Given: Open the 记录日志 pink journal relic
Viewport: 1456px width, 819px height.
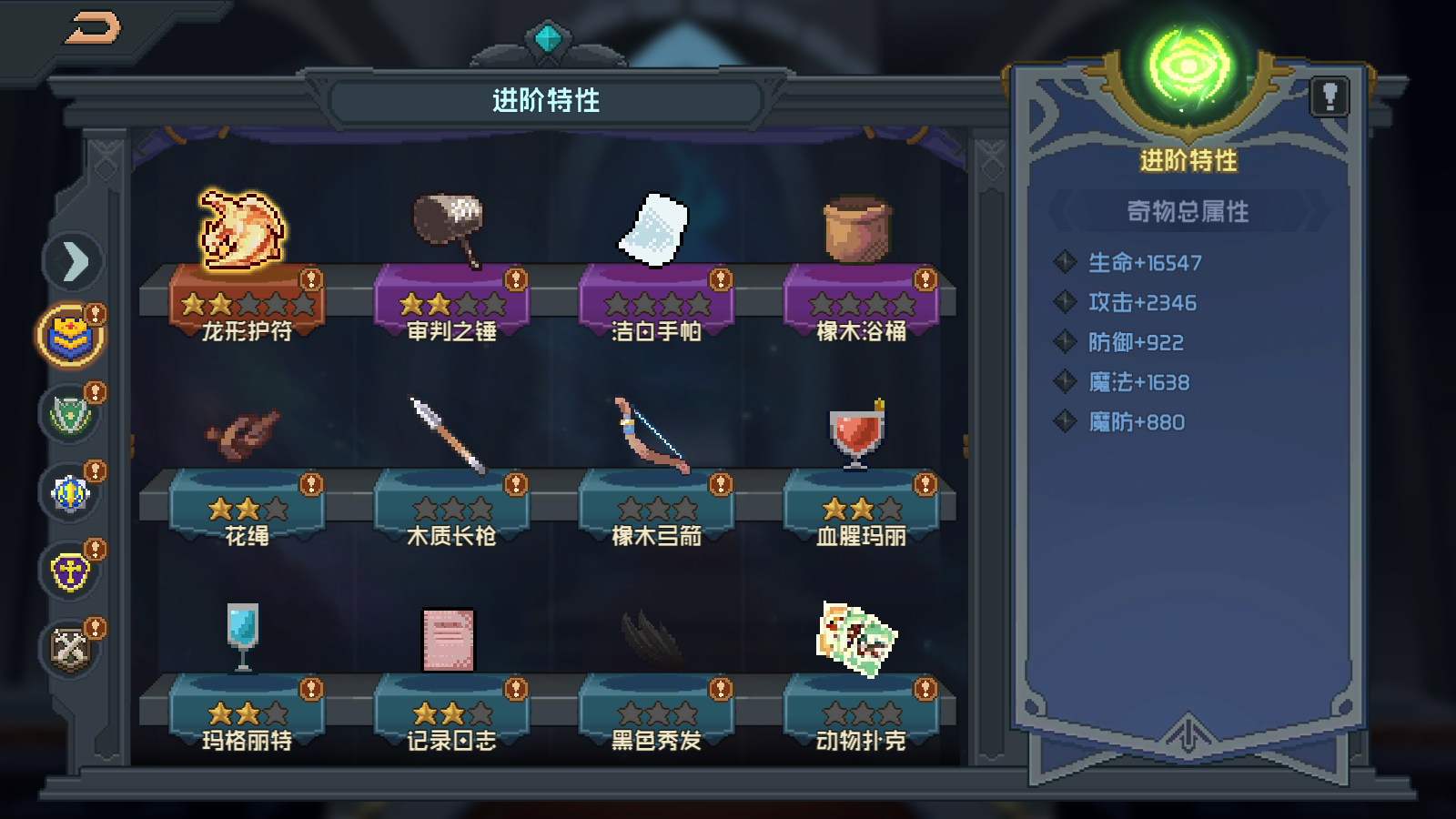Looking at the screenshot, I should (449, 639).
